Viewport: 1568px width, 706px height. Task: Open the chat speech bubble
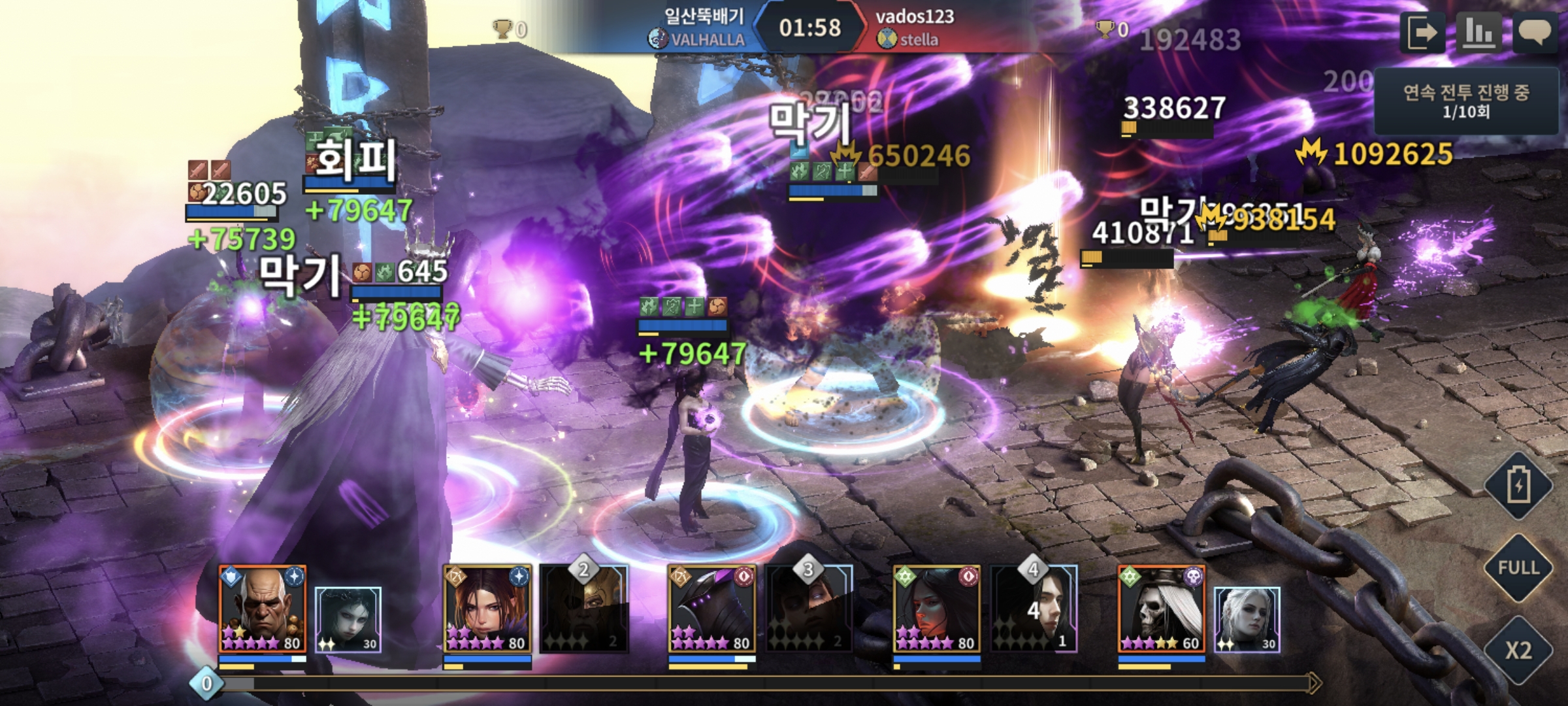1535,33
